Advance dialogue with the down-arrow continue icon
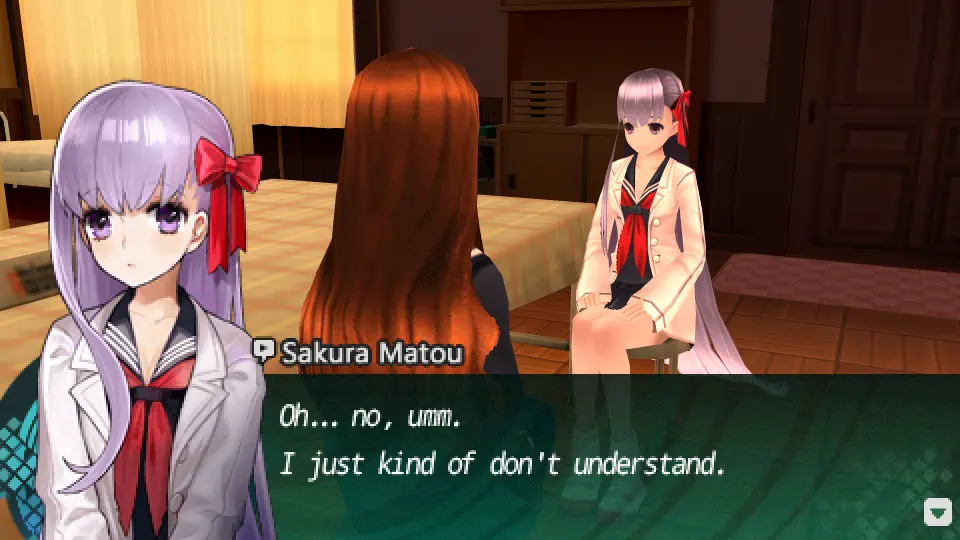The height and width of the screenshot is (540, 960). (937, 513)
